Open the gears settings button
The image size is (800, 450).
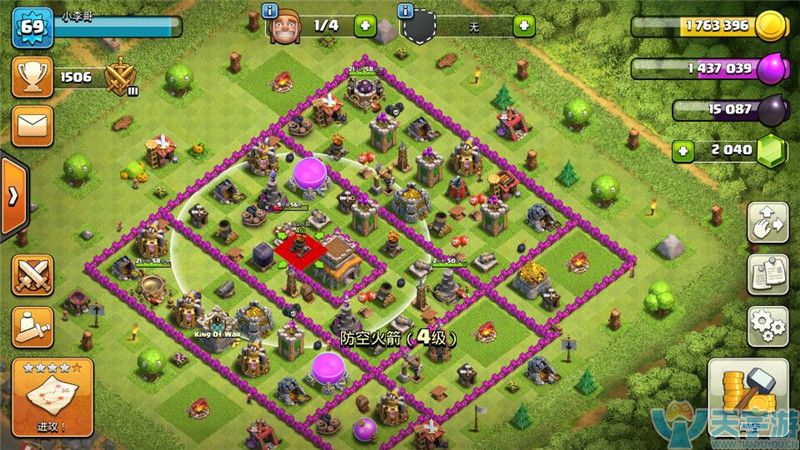(767, 326)
